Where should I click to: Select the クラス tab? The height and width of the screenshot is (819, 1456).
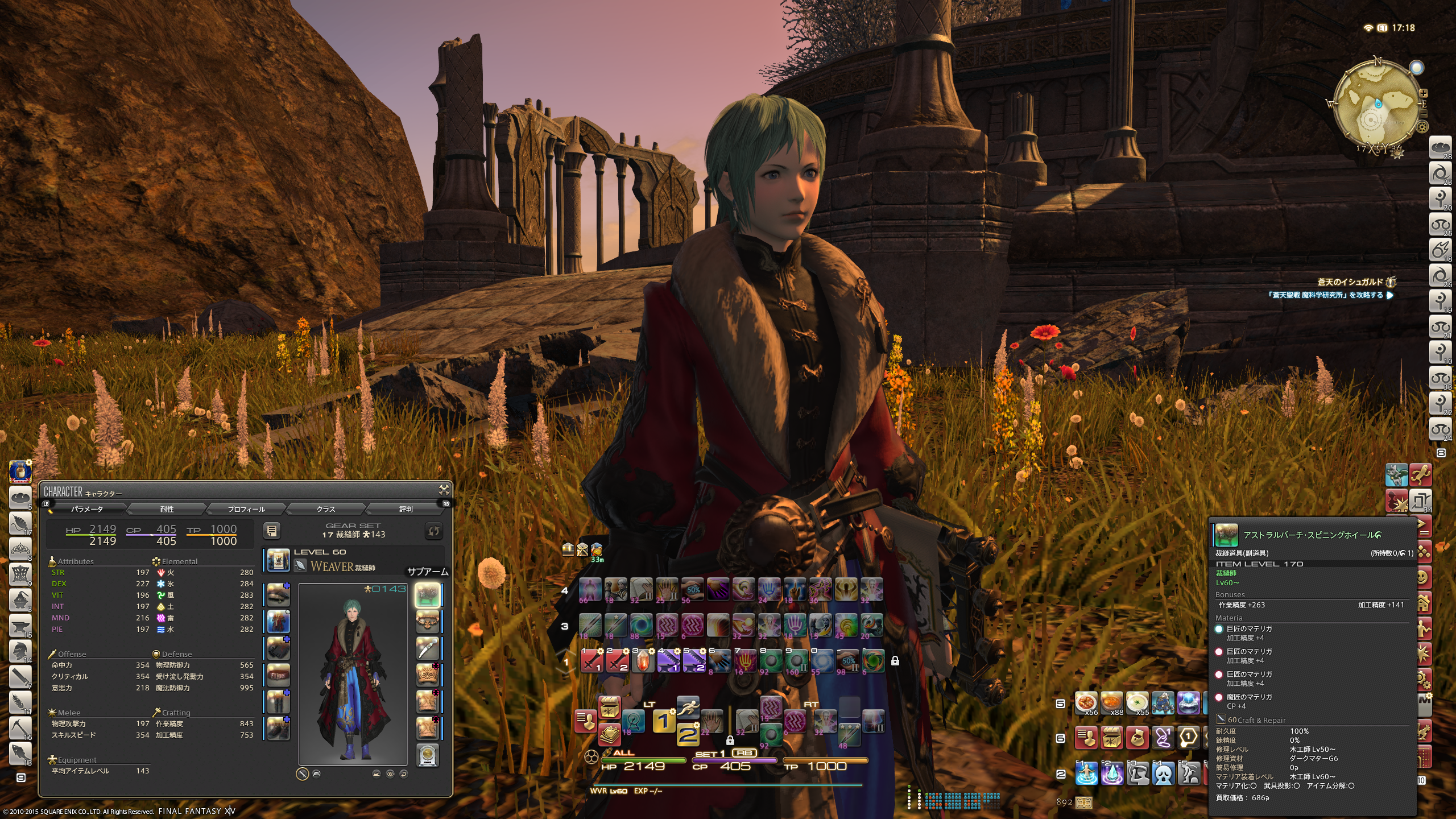point(326,509)
